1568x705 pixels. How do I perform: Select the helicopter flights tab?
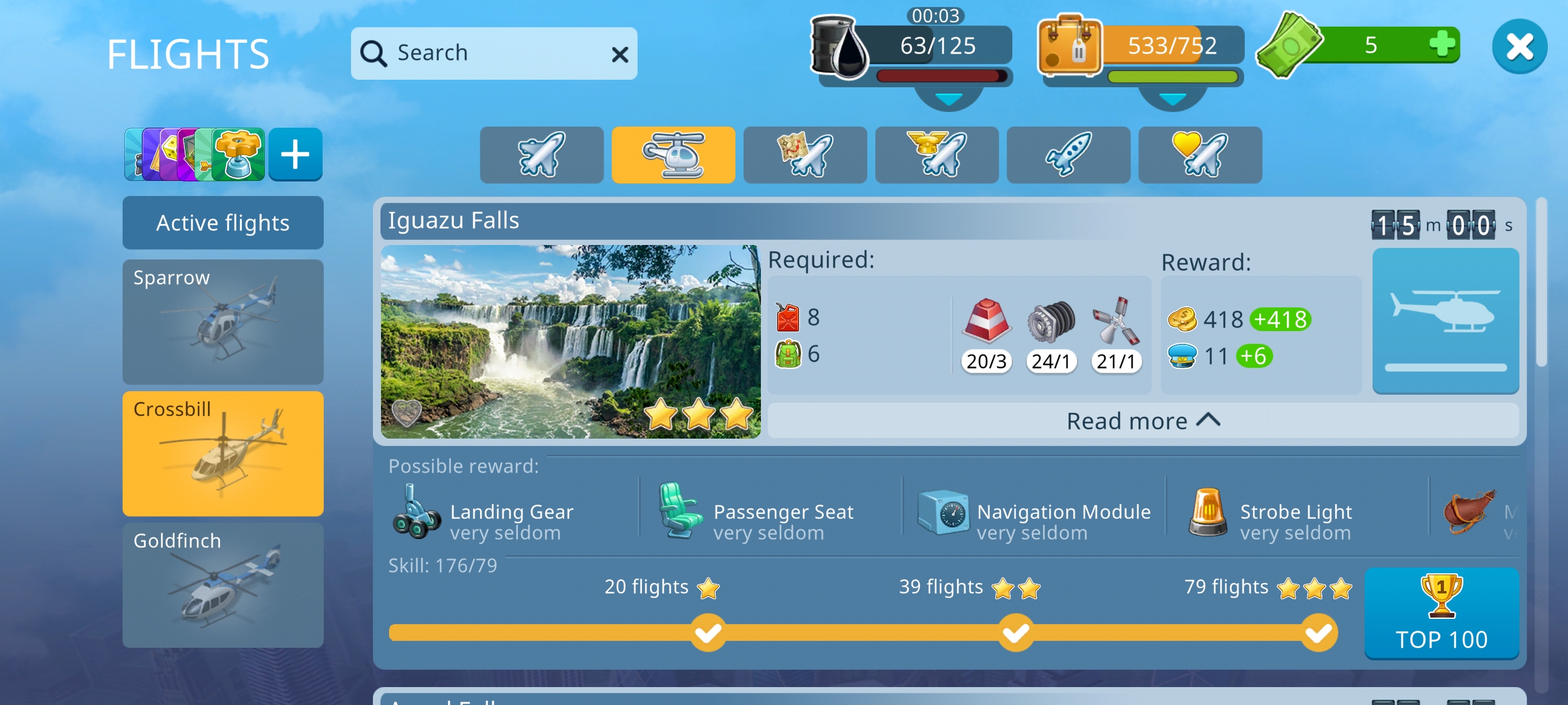[673, 154]
